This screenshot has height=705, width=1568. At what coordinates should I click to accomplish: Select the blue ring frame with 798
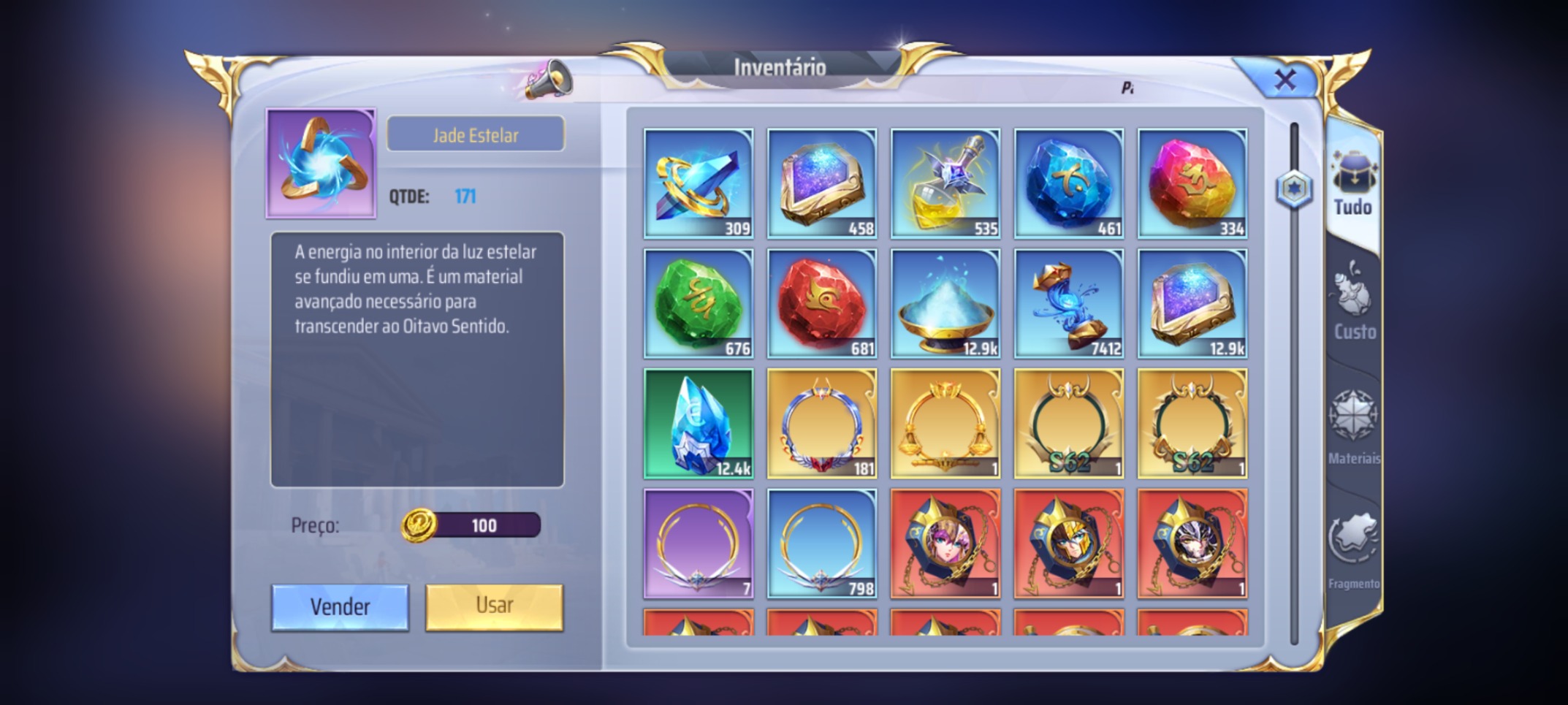[822, 544]
